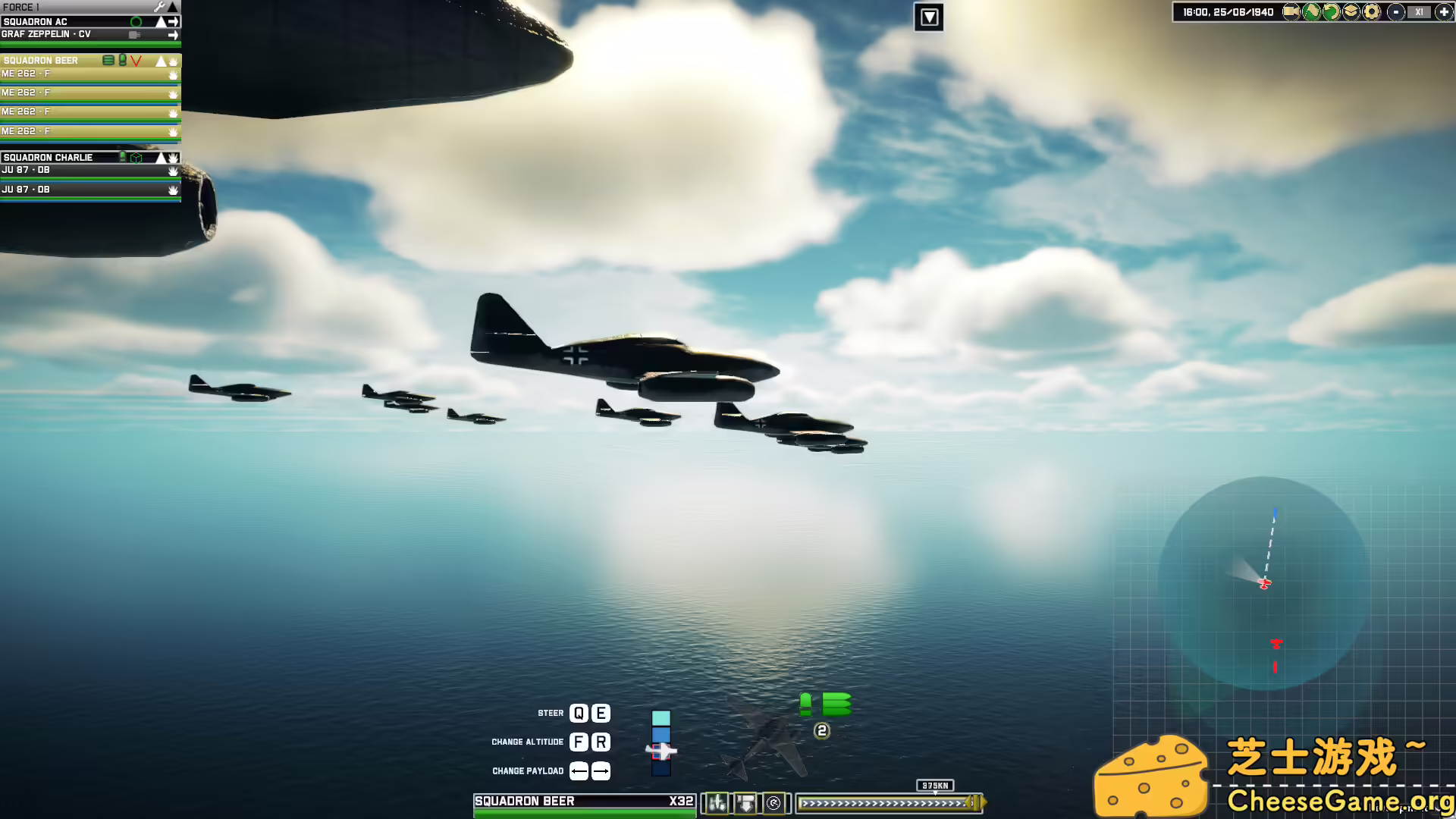Screen dimensions: 1456x819
Task: Click the return-to-carrier icon at bottom center
Action: click(773, 802)
